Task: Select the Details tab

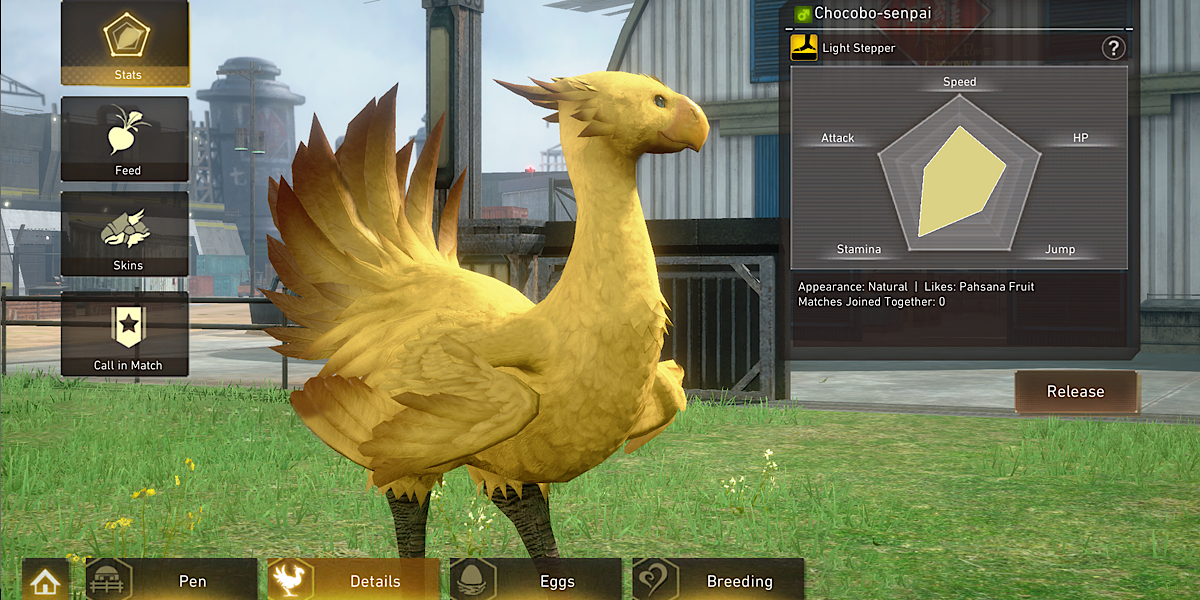Action: coord(354,581)
